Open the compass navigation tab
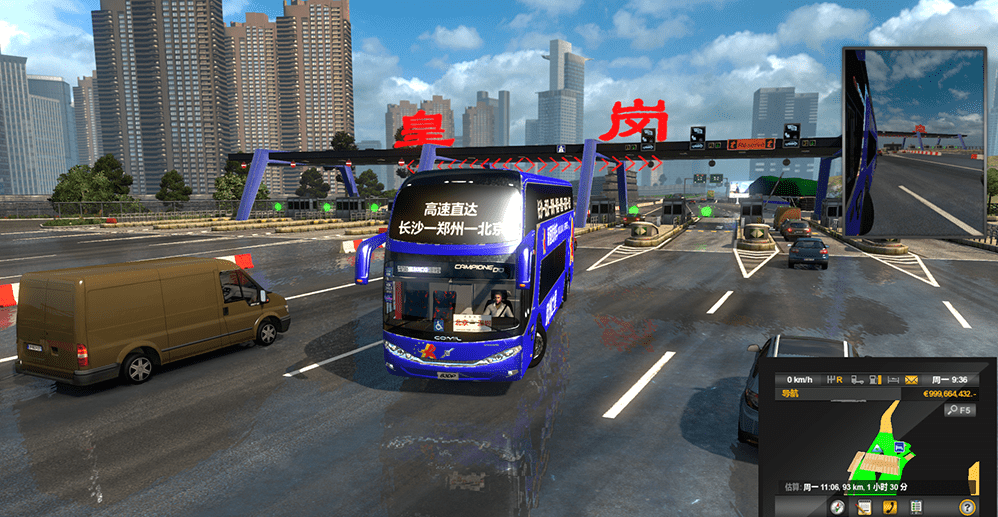The width and height of the screenshot is (998, 517). tap(838, 507)
